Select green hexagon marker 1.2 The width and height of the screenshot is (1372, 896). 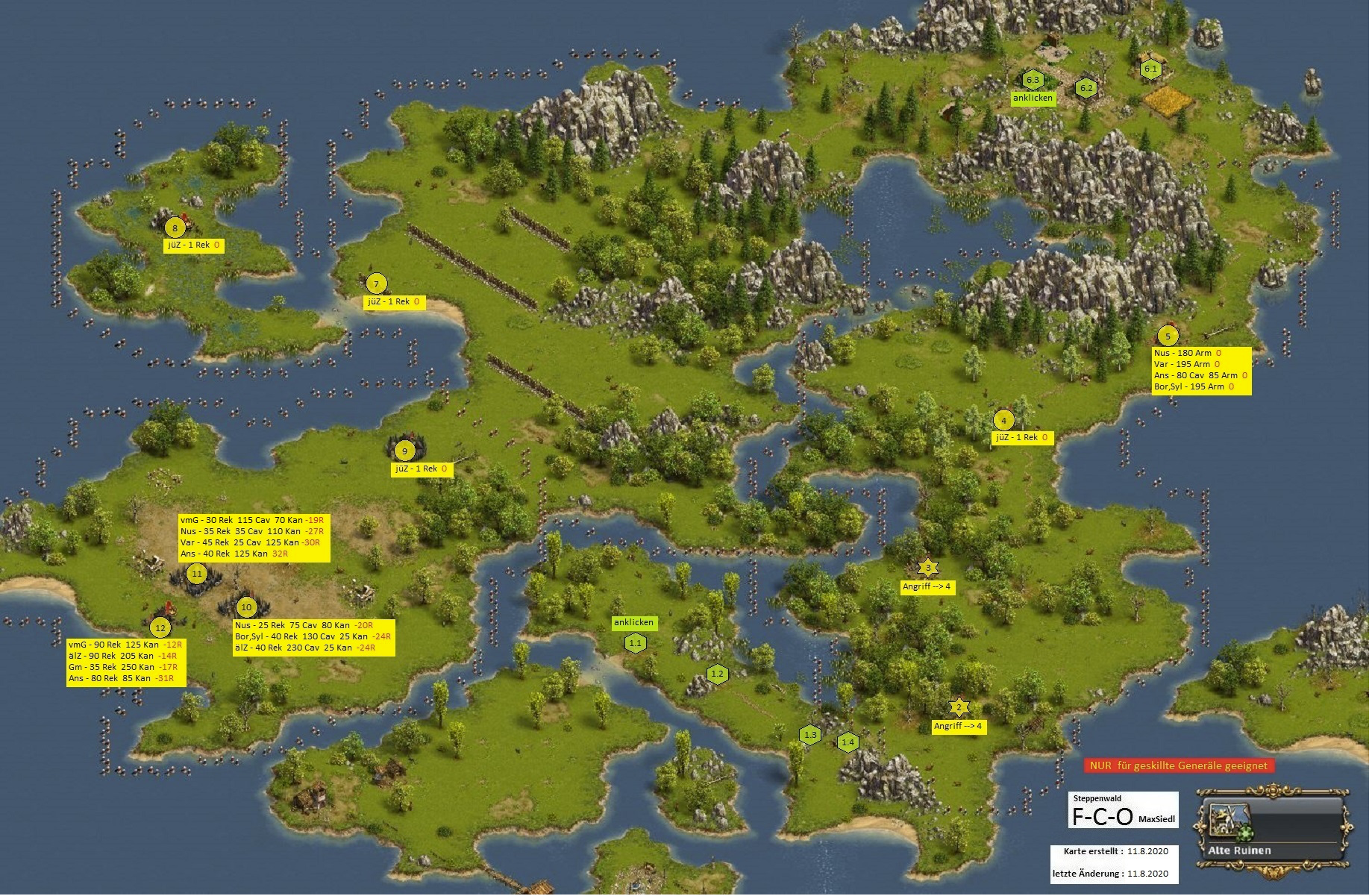coord(718,674)
